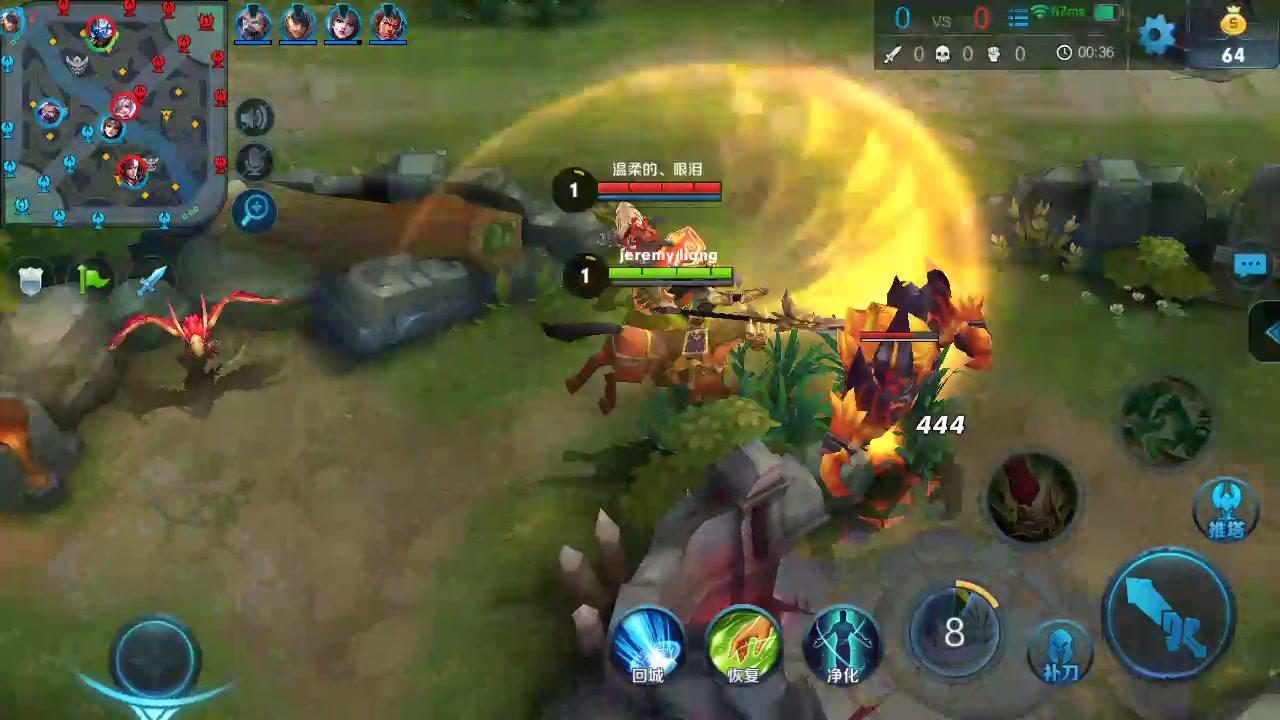Send the shield defend signal
1280x720 pixels.
pyautogui.click(x=33, y=281)
